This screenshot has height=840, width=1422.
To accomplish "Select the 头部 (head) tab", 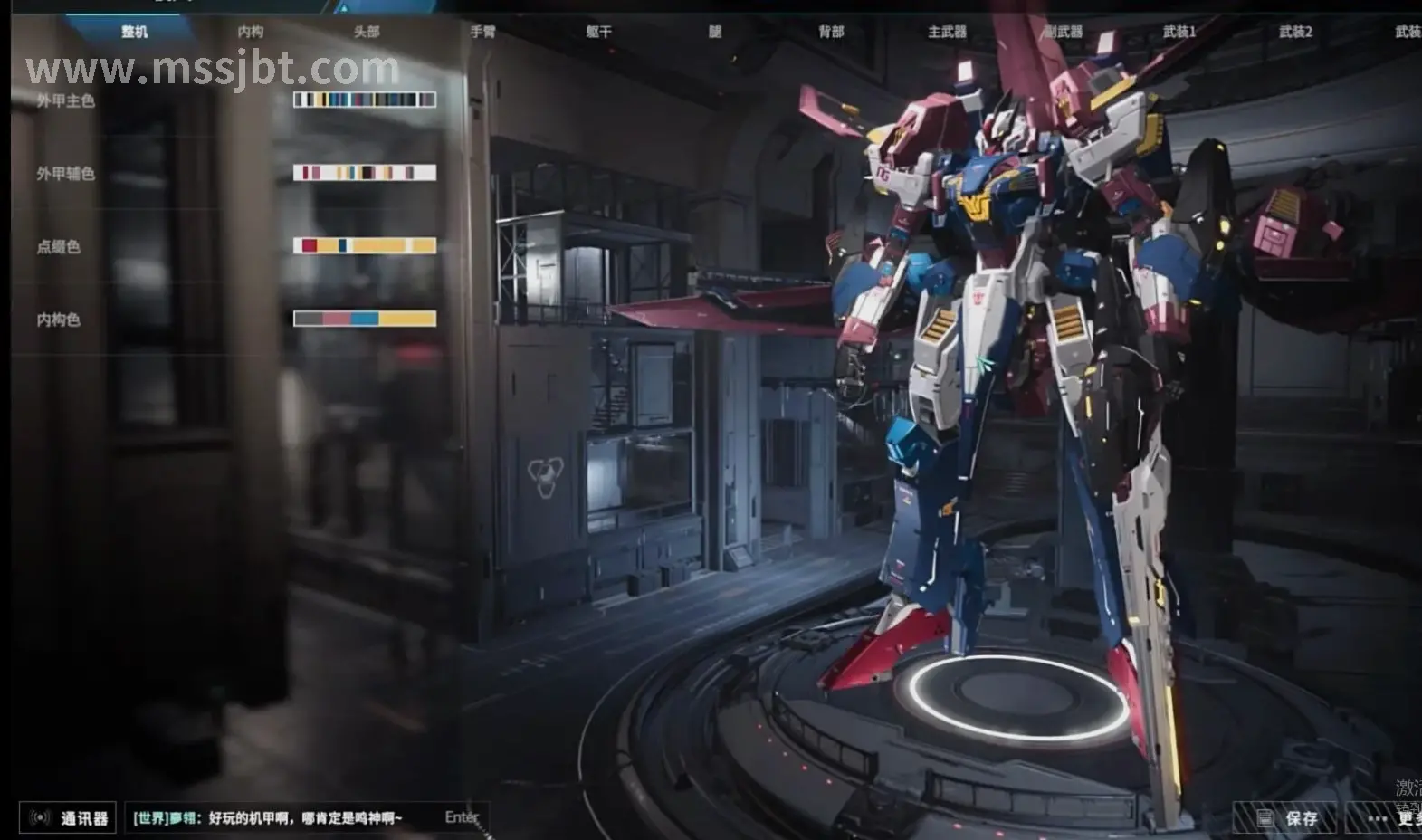I will 367,32.
